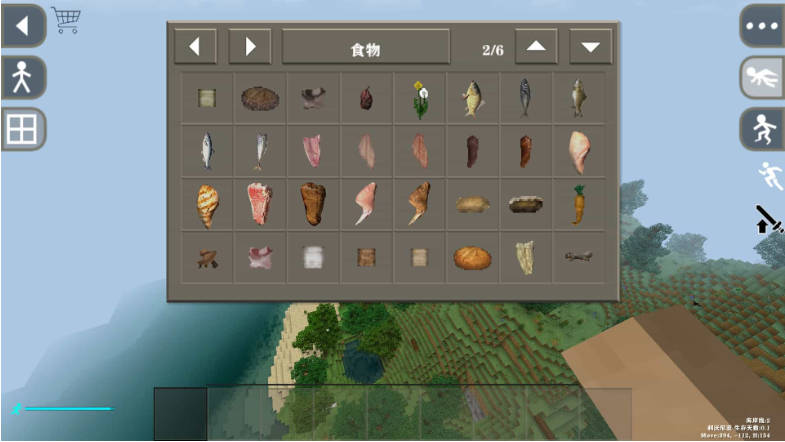Select the loaf of bread item

coord(471,257)
